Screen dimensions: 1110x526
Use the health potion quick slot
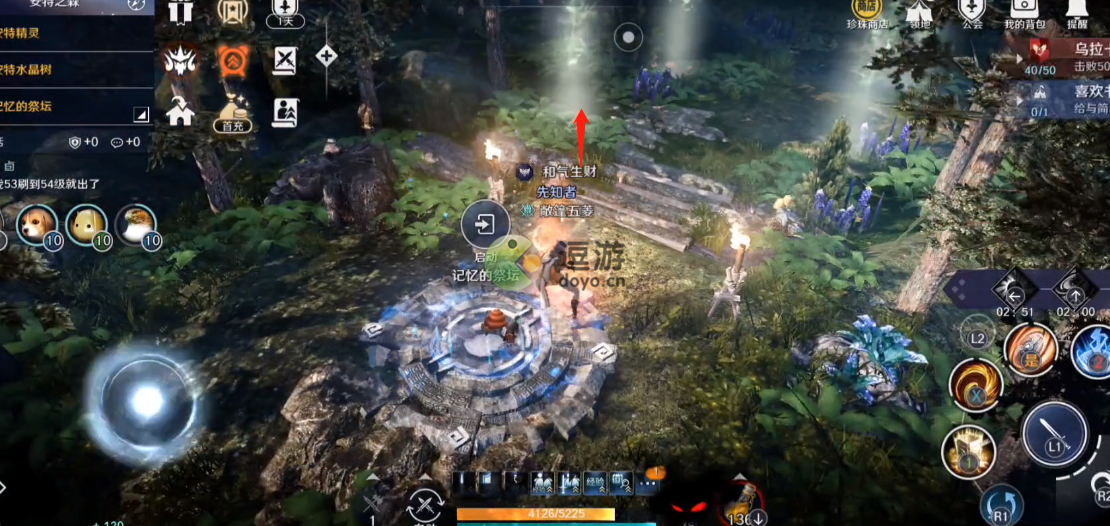click(741, 502)
